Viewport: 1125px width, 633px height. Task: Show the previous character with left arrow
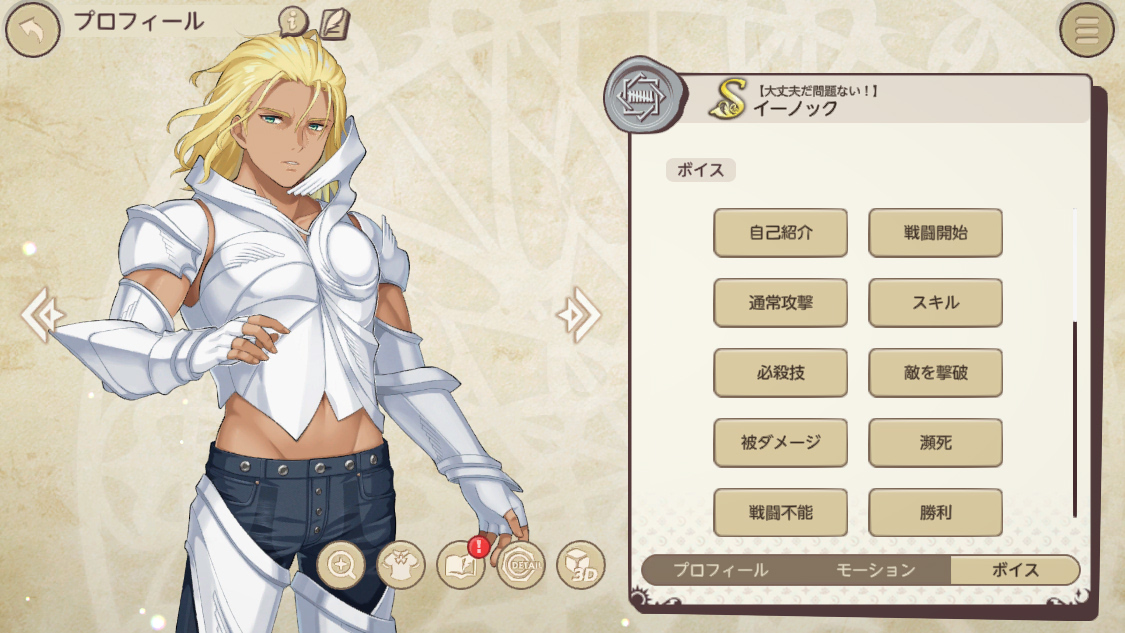(42, 315)
